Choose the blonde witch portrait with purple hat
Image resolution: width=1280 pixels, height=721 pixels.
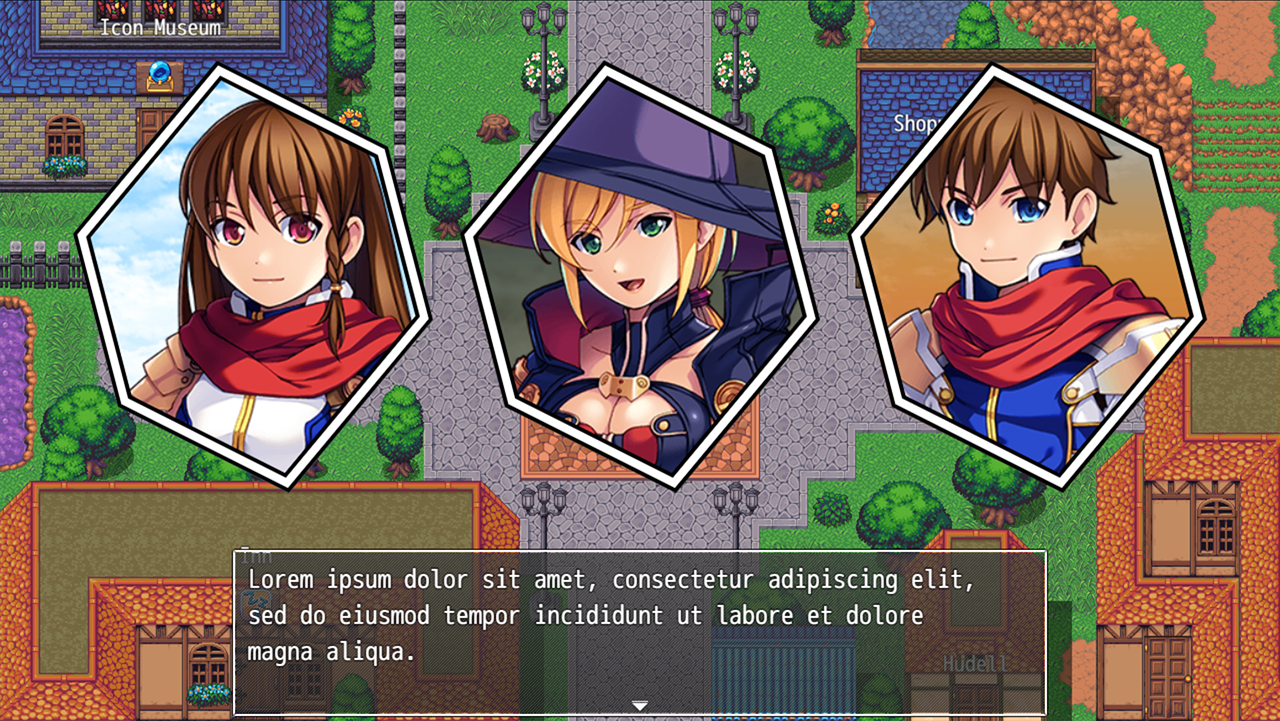tap(640, 275)
